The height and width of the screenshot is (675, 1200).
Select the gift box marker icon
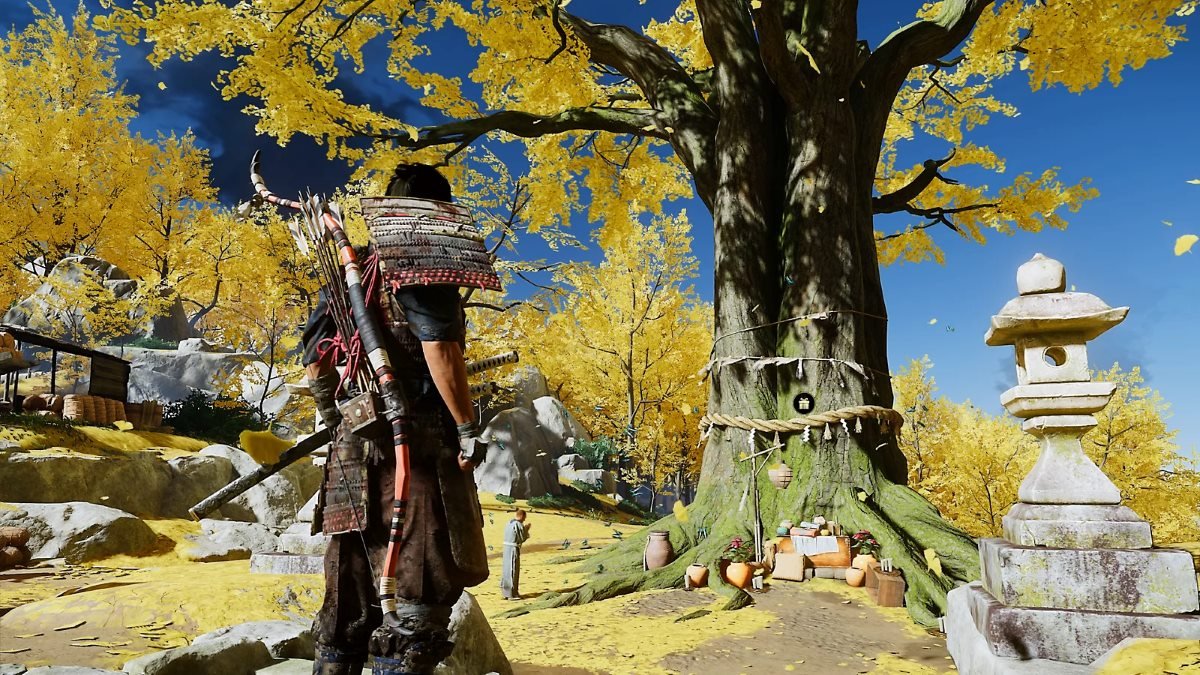(803, 403)
